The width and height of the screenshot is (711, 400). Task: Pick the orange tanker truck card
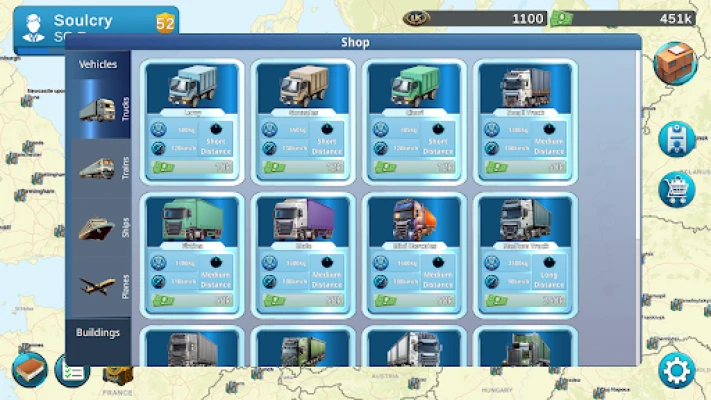[412, 252]
